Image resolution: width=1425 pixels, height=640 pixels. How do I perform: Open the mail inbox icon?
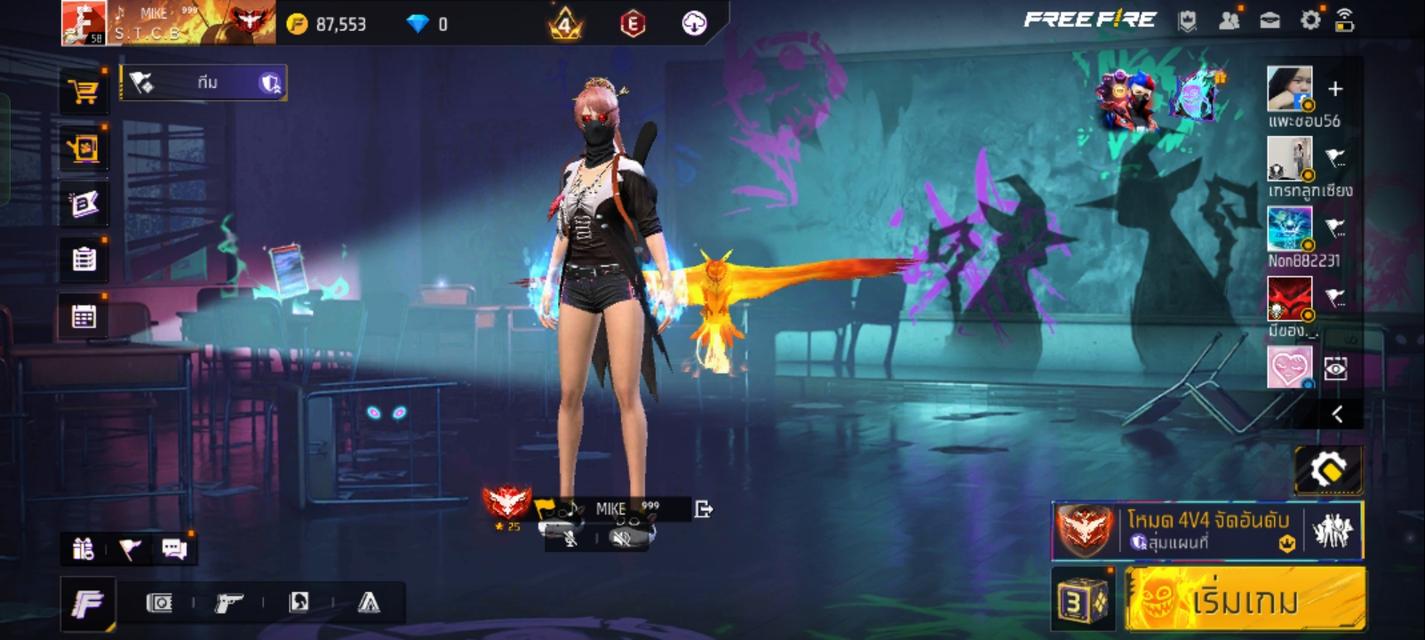[x=1270, y=20]
